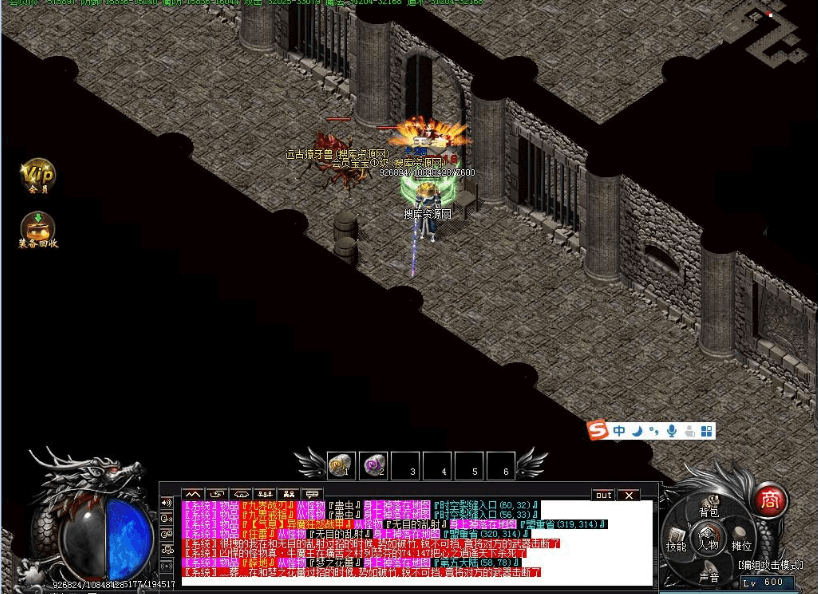Select the gold scroll in hotbar slot 1
Viewport: 818px width, 594px height.
341,465
